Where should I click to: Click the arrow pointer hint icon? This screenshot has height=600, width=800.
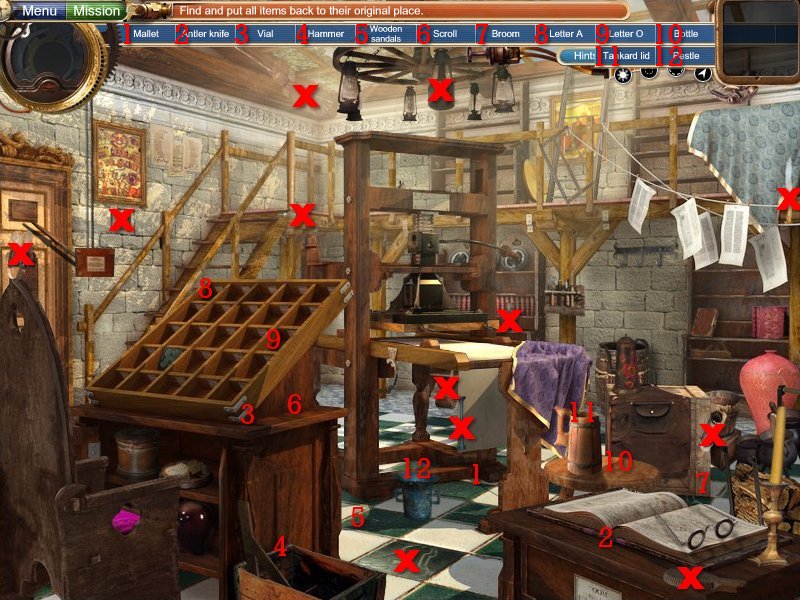pyautogui.click(x=704, y=73)
